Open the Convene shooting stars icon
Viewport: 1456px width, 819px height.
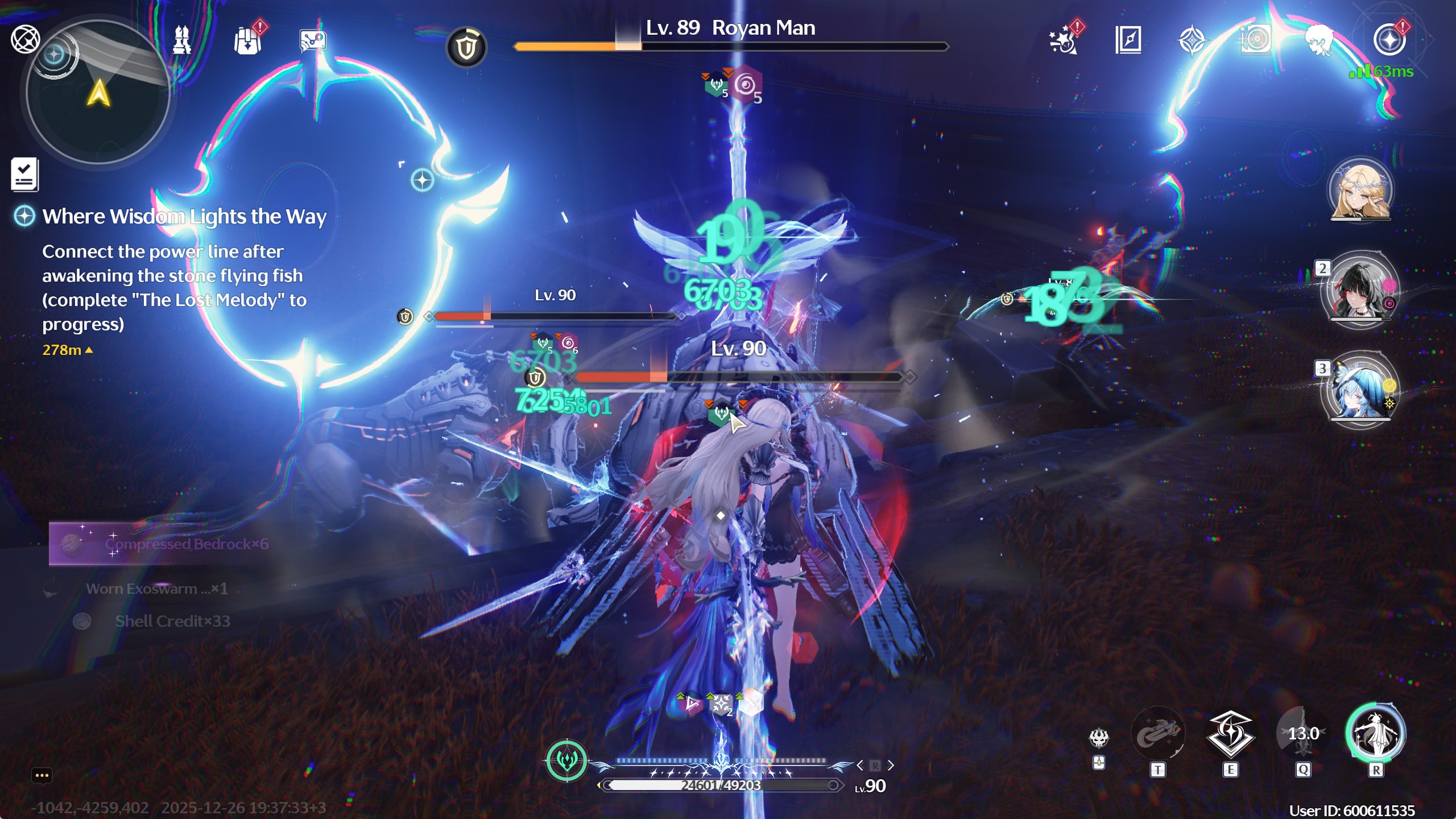click(1062, 40)
